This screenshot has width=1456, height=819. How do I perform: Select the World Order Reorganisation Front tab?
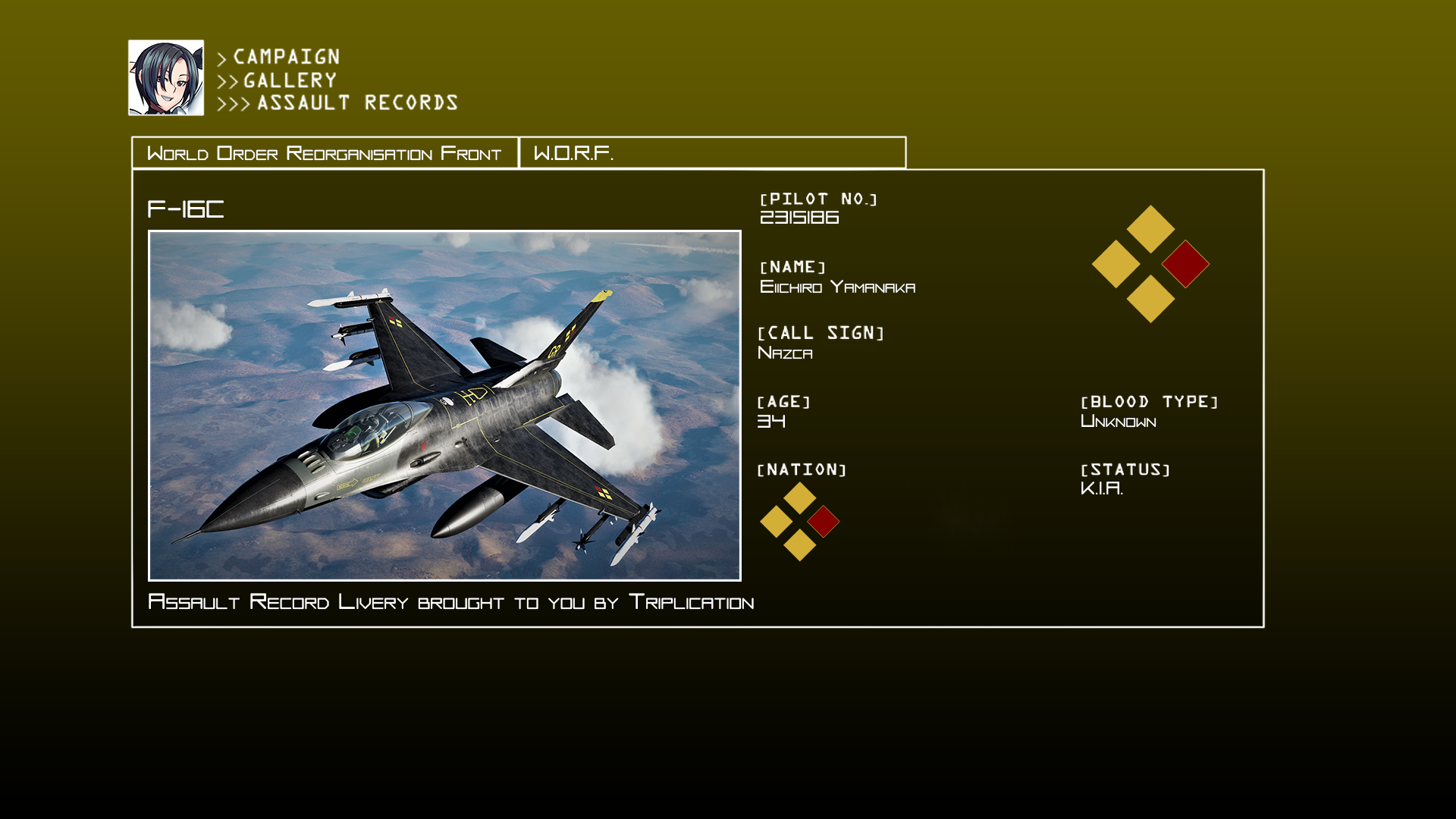[325, 153]
